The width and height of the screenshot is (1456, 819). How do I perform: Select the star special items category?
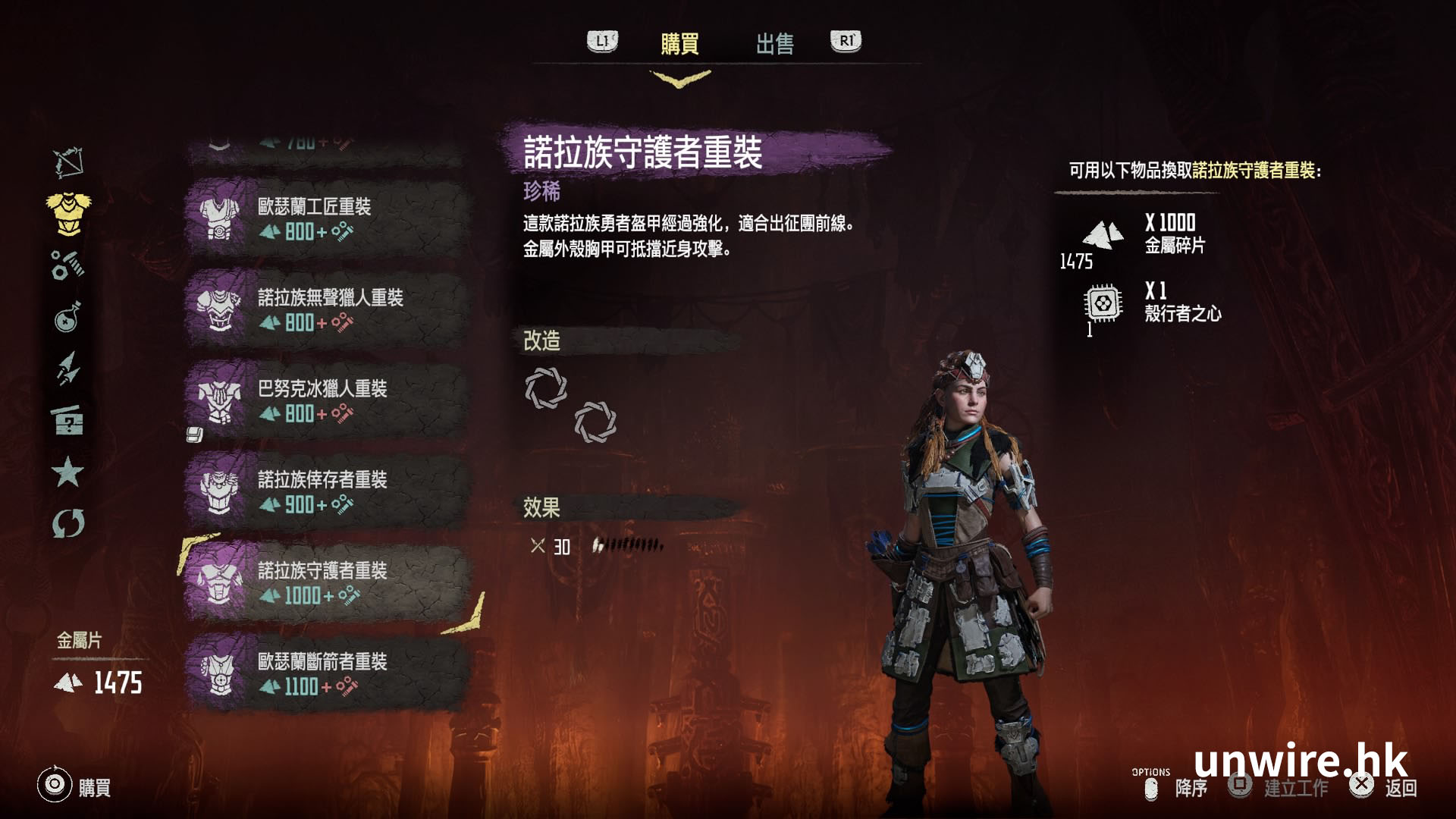(x=68, y=472)
